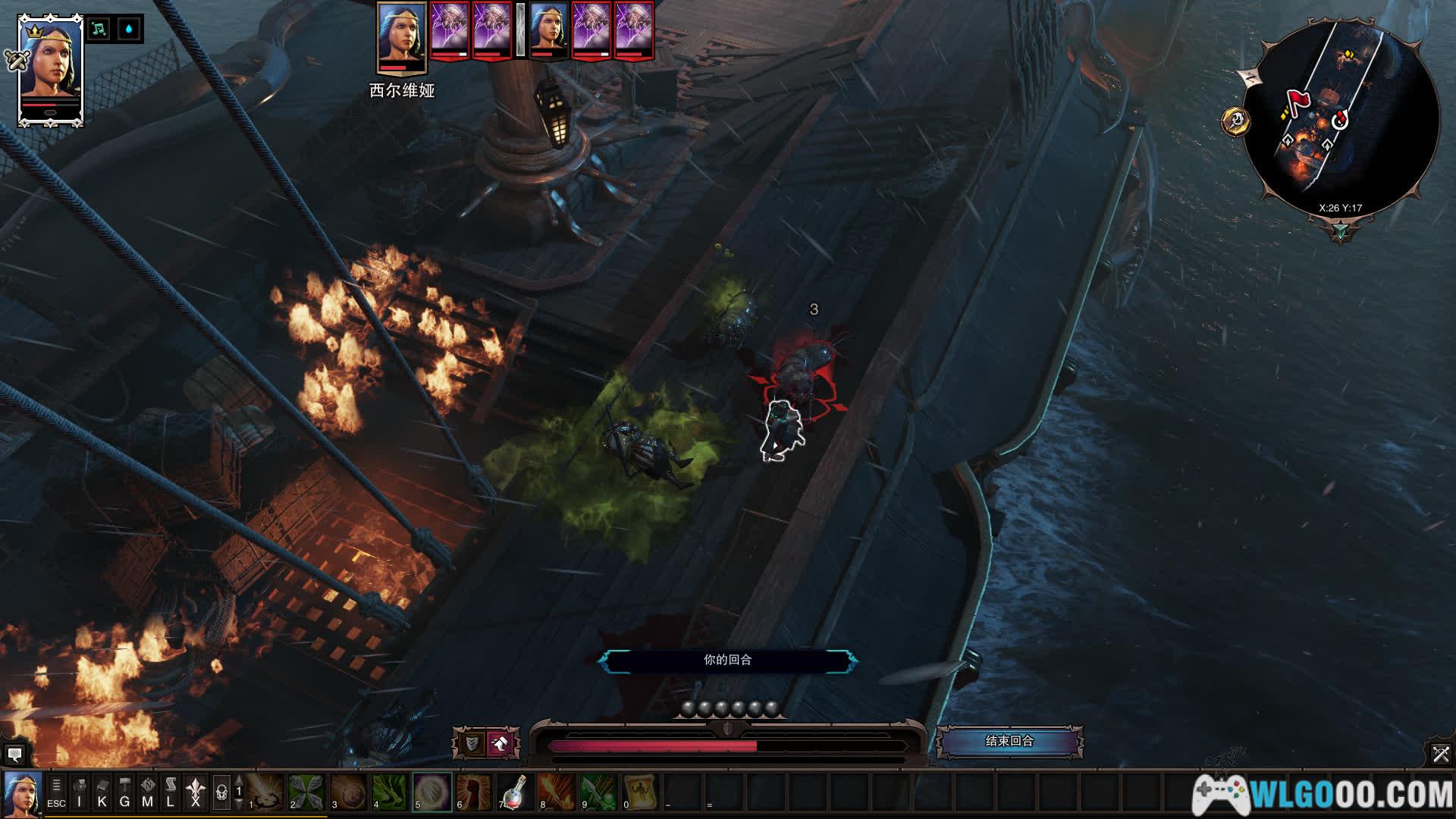
Task: Activate the flaming arrow skill in slot 8
Action: click(557, 792)
